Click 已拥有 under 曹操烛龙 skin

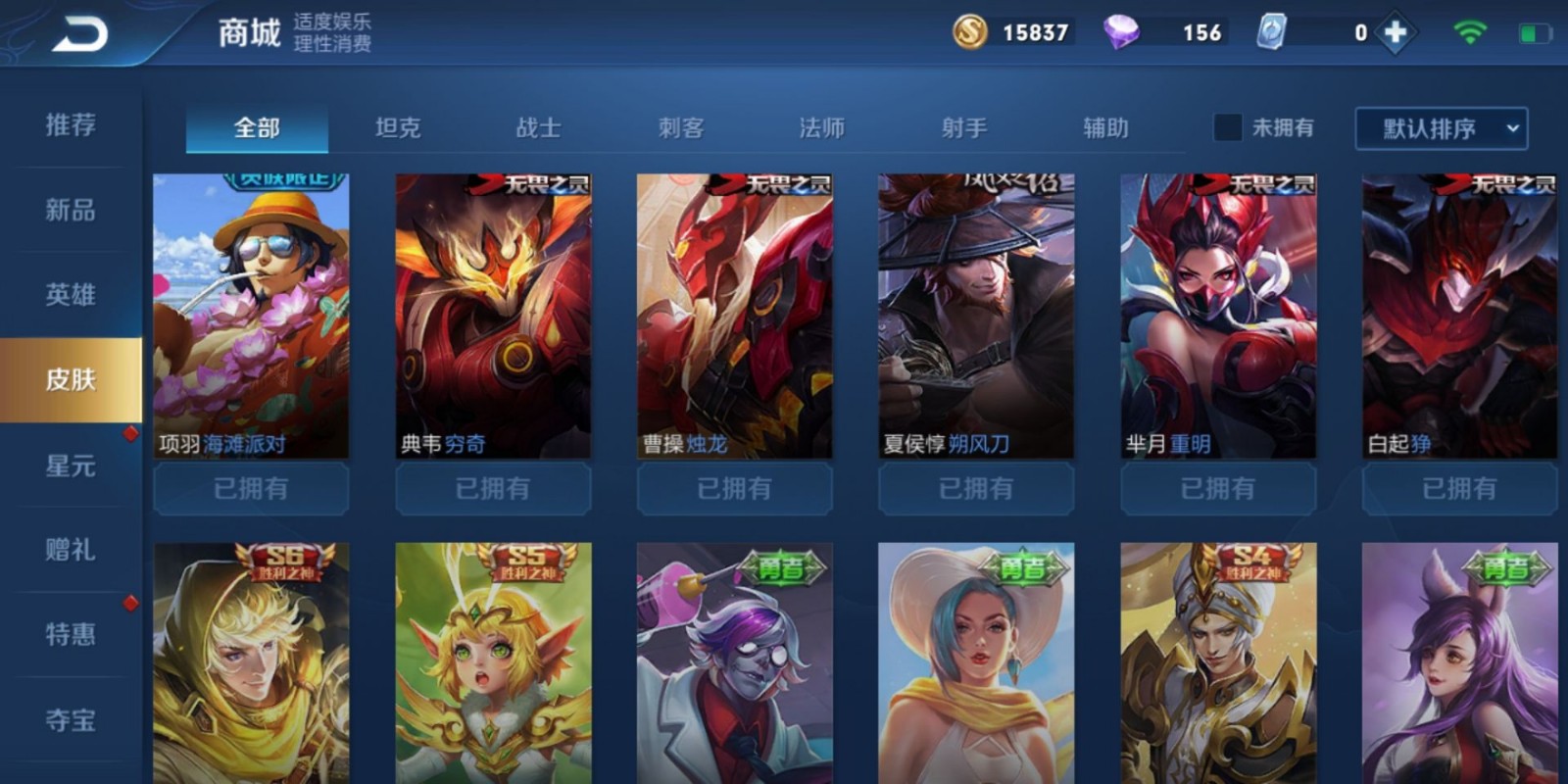(733, 488)
